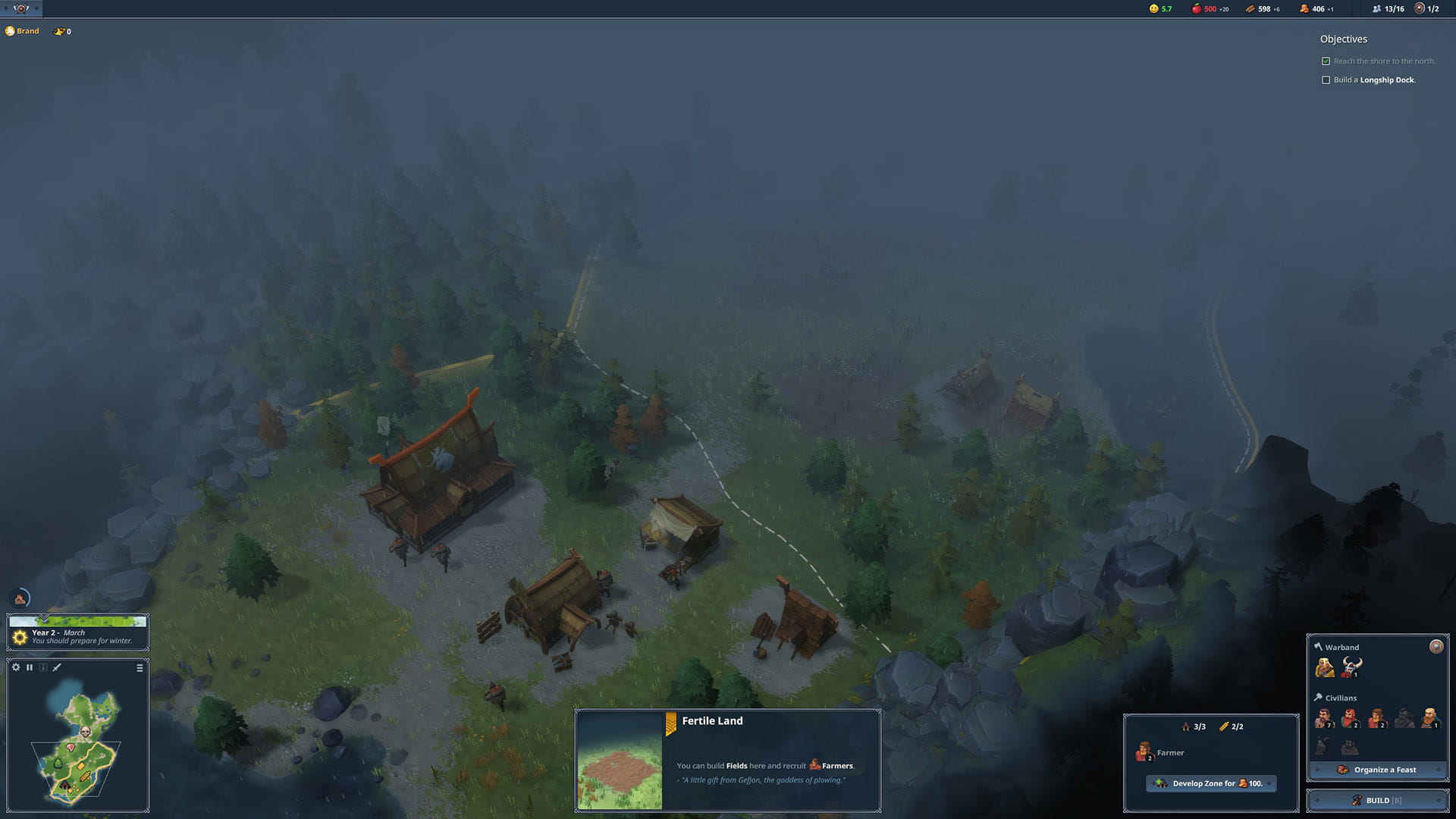The height and width of the screenshot is (819, 1456).
Task: Open settings via the gear icon
Action: click(16, 667)
